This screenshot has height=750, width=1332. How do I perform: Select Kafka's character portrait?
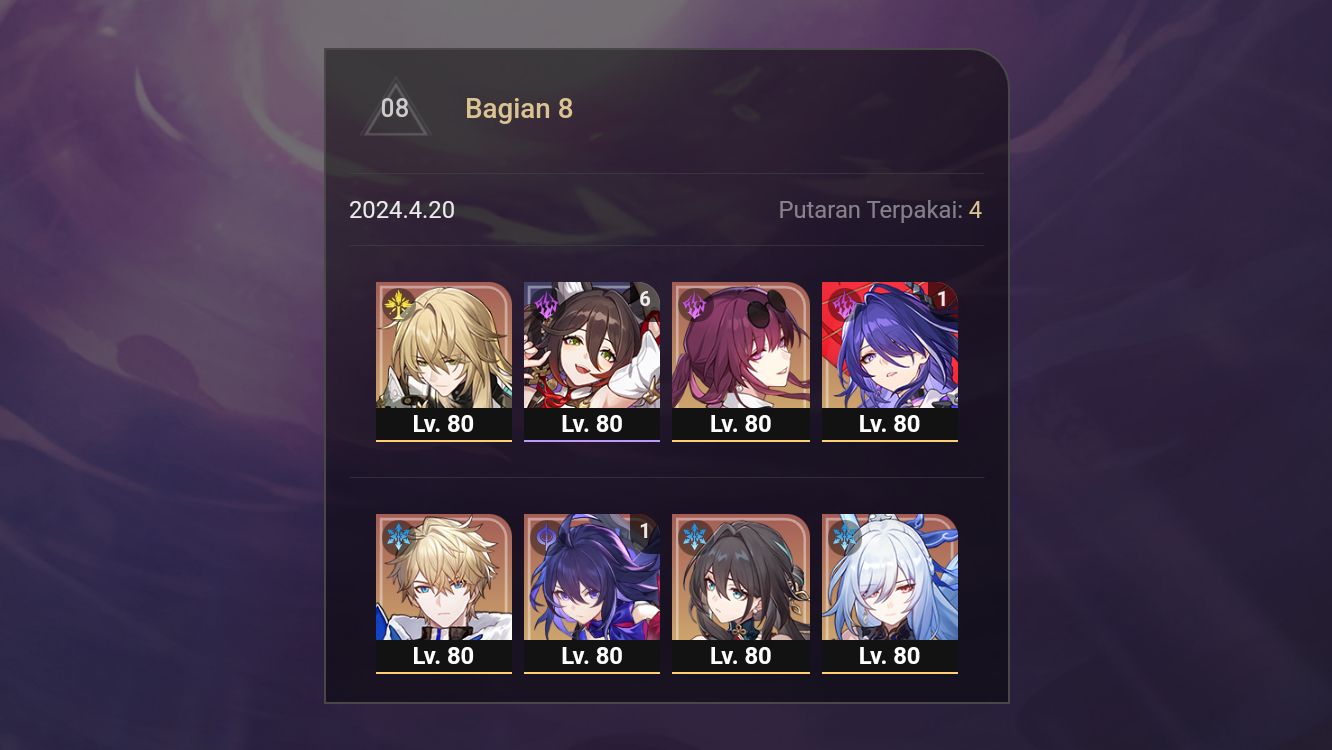(x=741, y=345)
